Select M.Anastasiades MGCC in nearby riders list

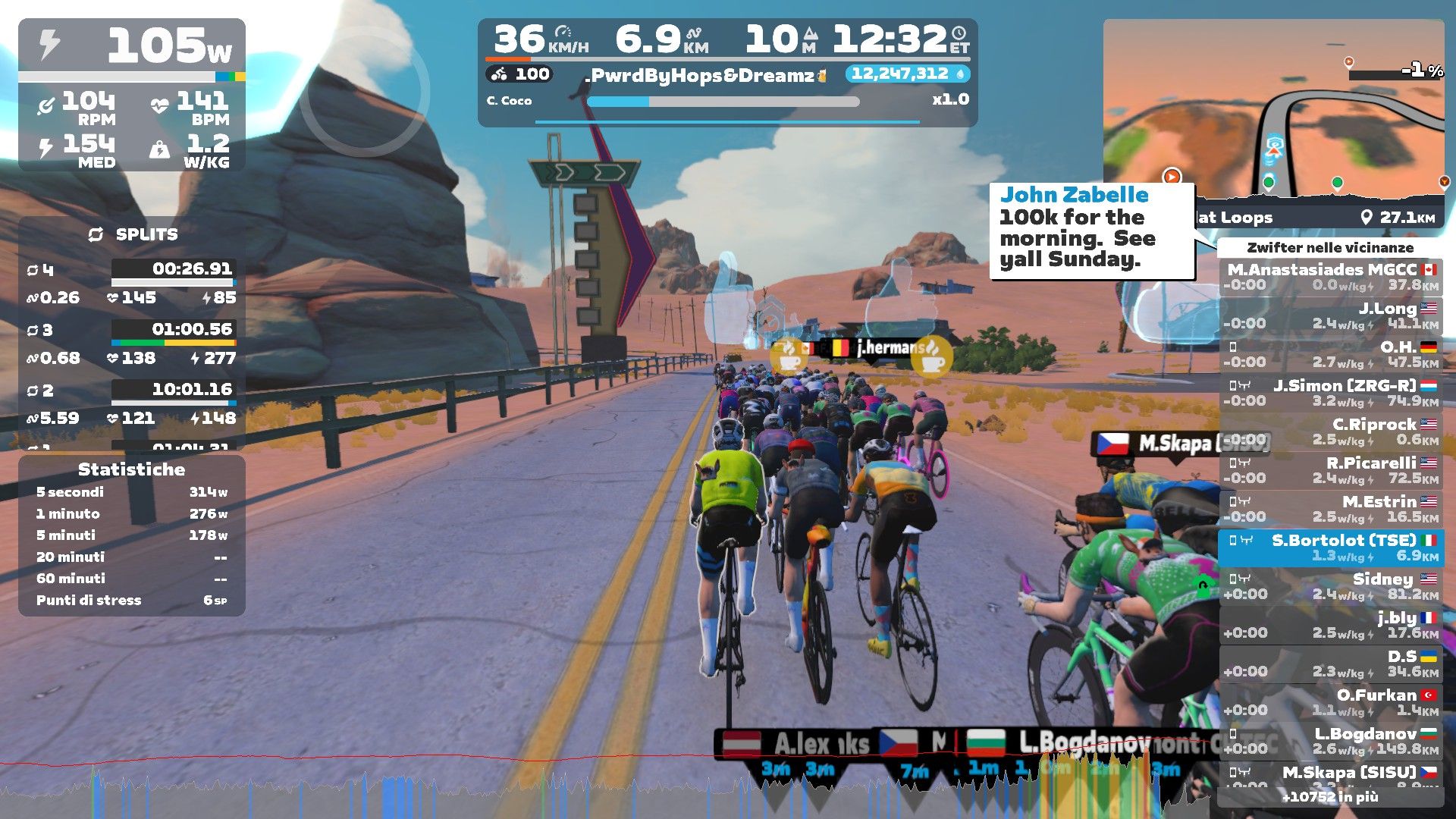(x=1331, y=277)
